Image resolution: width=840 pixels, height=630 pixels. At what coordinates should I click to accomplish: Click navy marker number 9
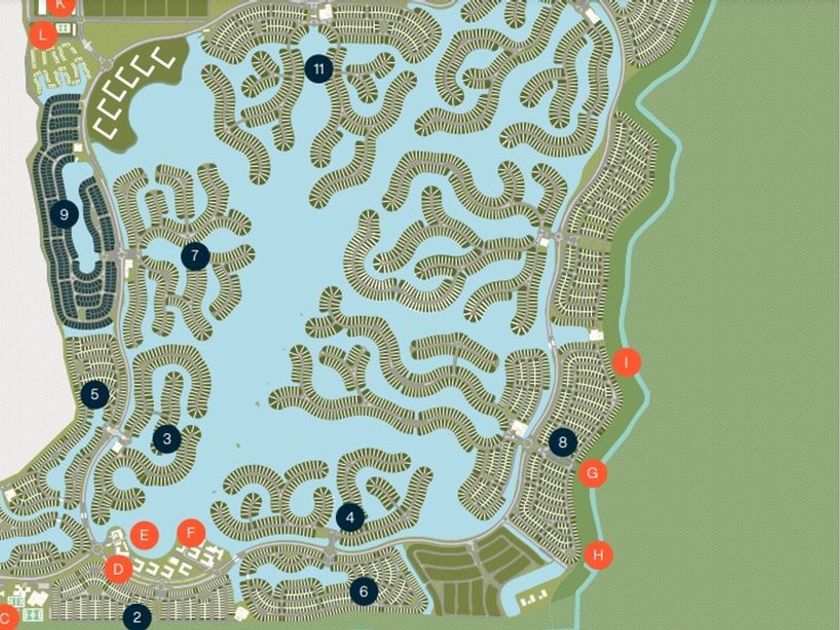point(64,214)
